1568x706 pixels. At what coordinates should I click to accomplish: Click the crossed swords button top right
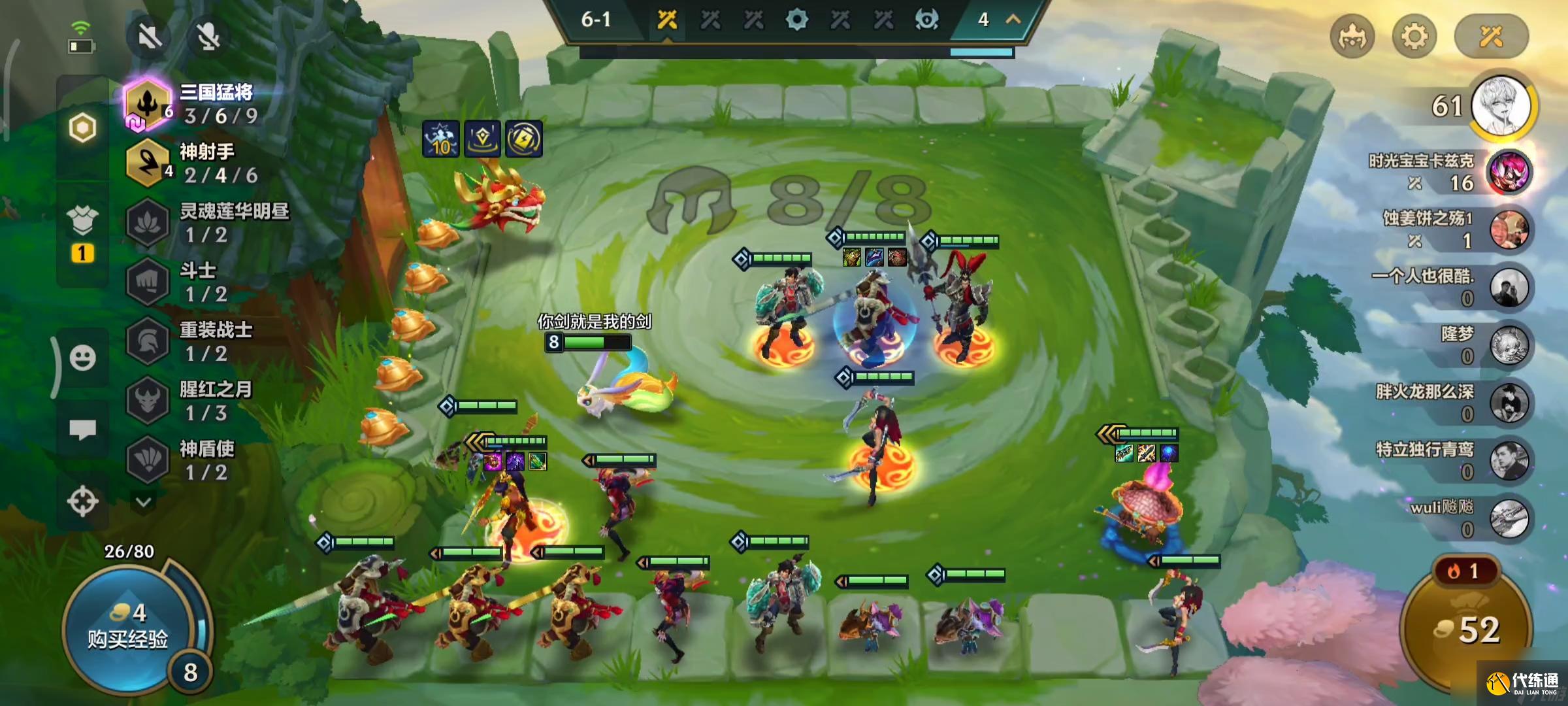click(x=1491, y=36)
